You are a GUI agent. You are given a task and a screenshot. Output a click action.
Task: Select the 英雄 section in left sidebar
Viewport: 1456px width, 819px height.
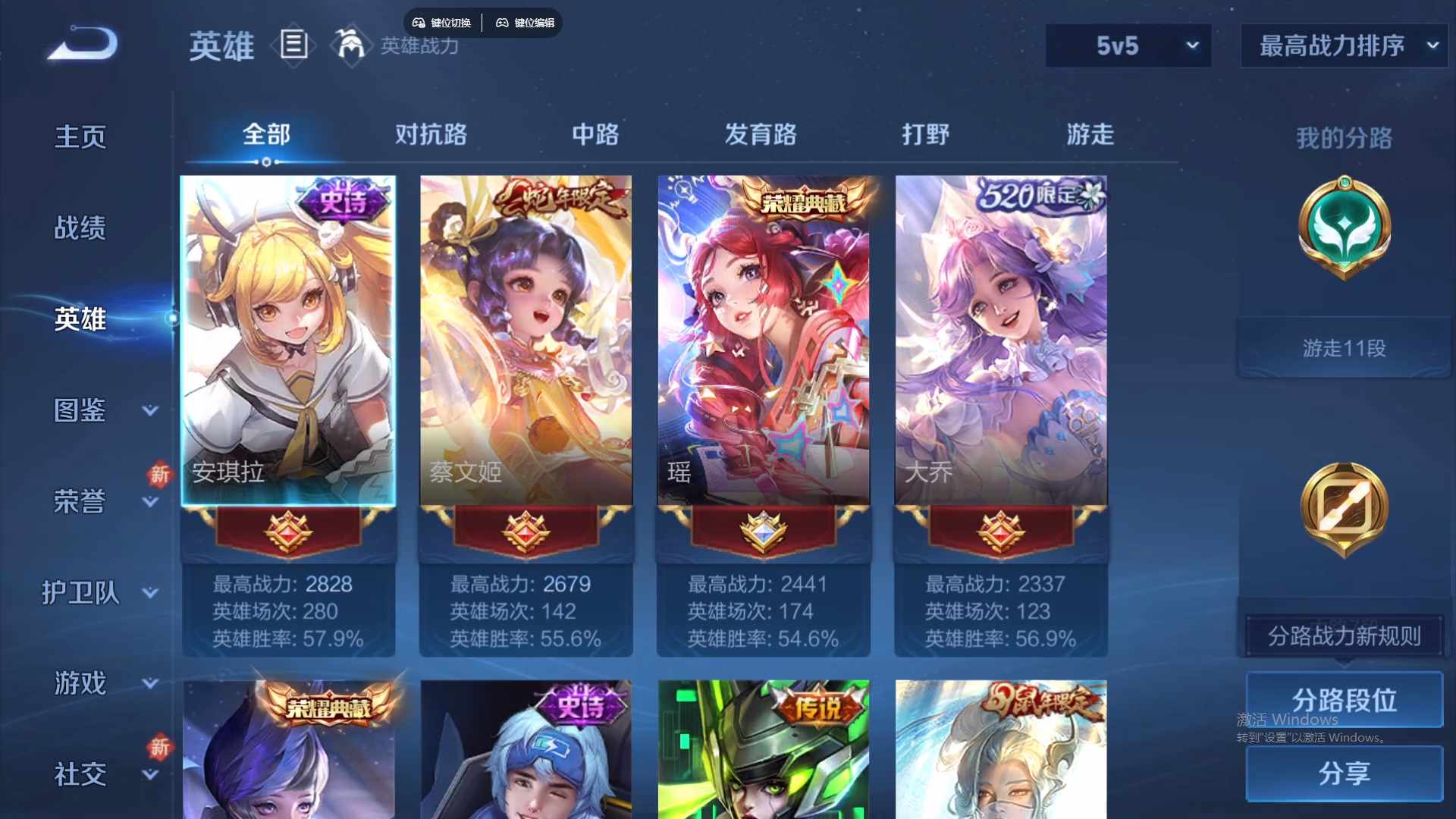point(80,319)
